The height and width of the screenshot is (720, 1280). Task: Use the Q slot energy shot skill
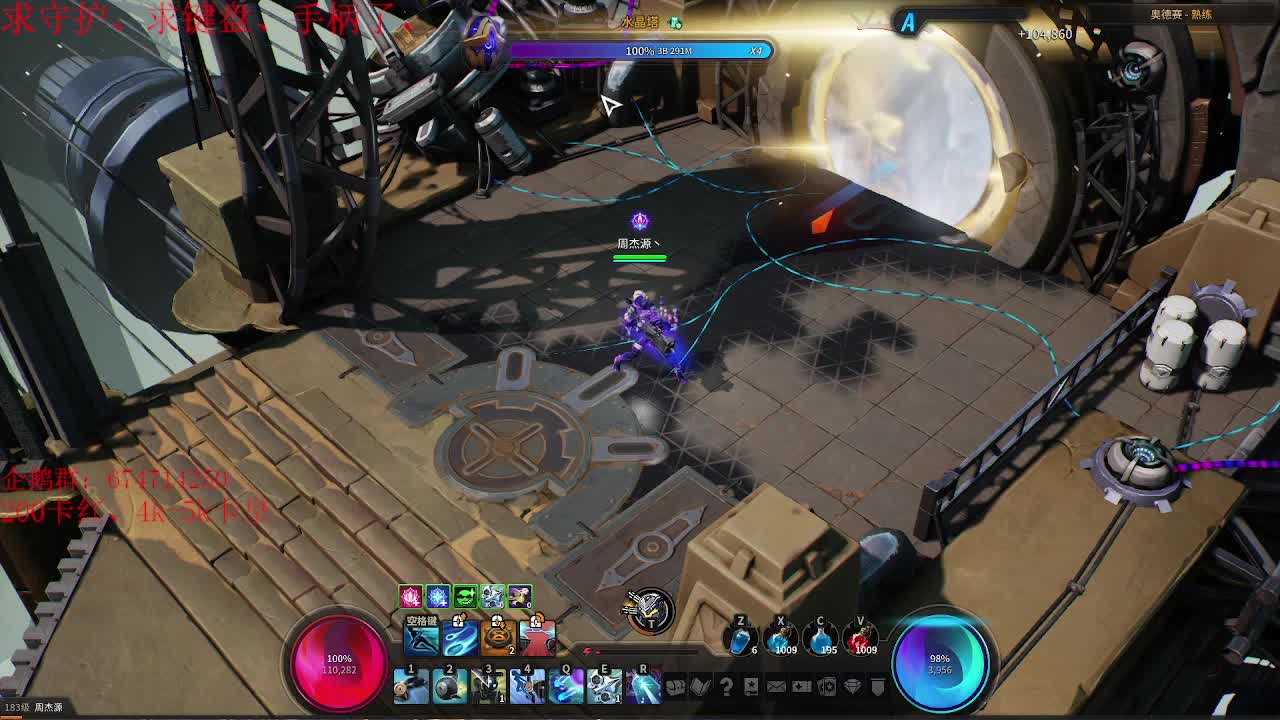pos(566,686)
